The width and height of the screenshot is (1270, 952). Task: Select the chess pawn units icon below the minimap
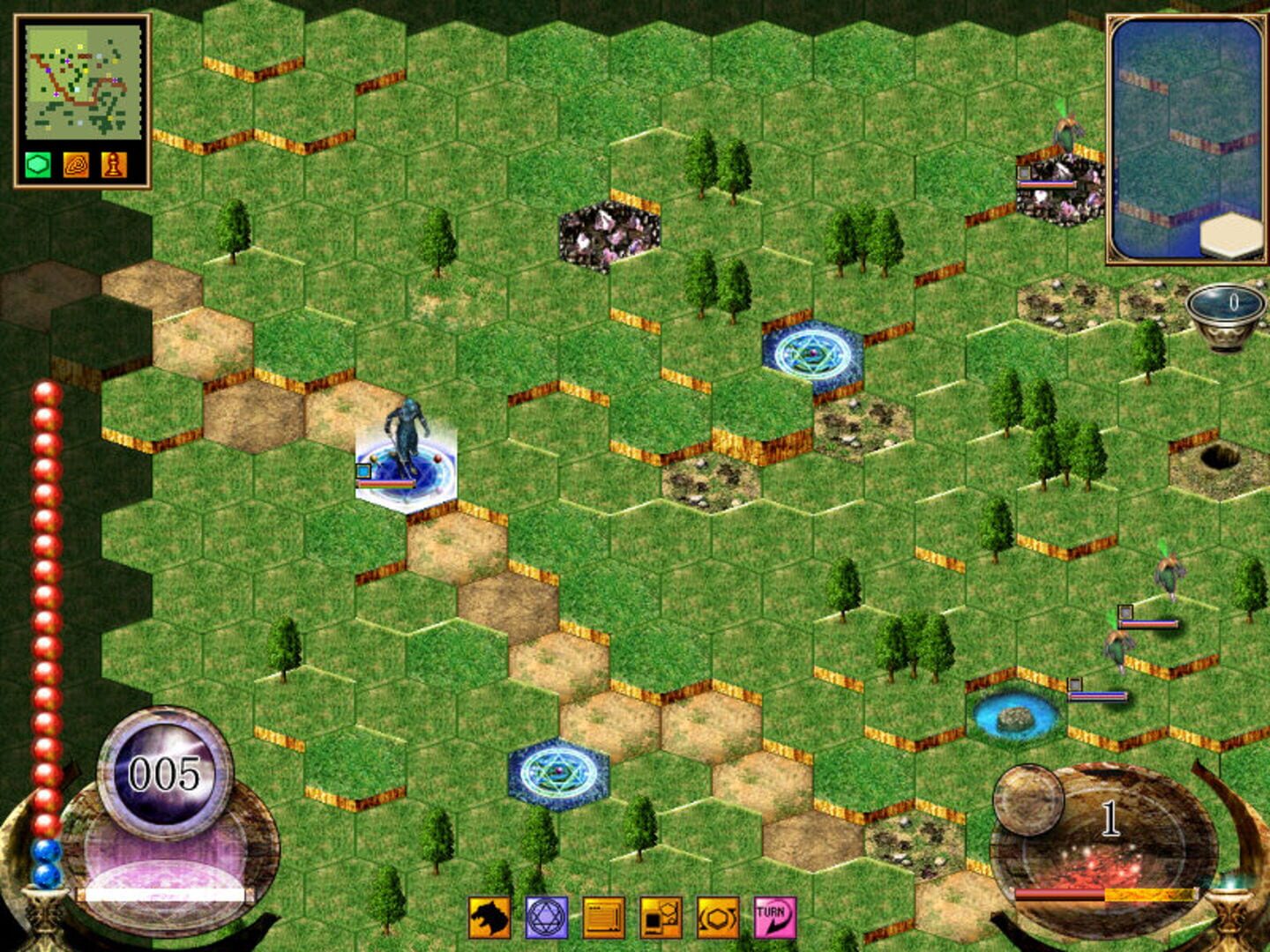pyautogui.click(x=115, y=165)
